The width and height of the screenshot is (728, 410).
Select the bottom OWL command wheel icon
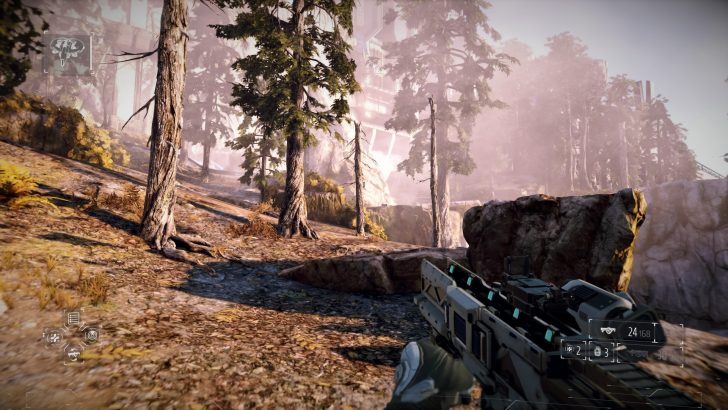pos(72,352)
